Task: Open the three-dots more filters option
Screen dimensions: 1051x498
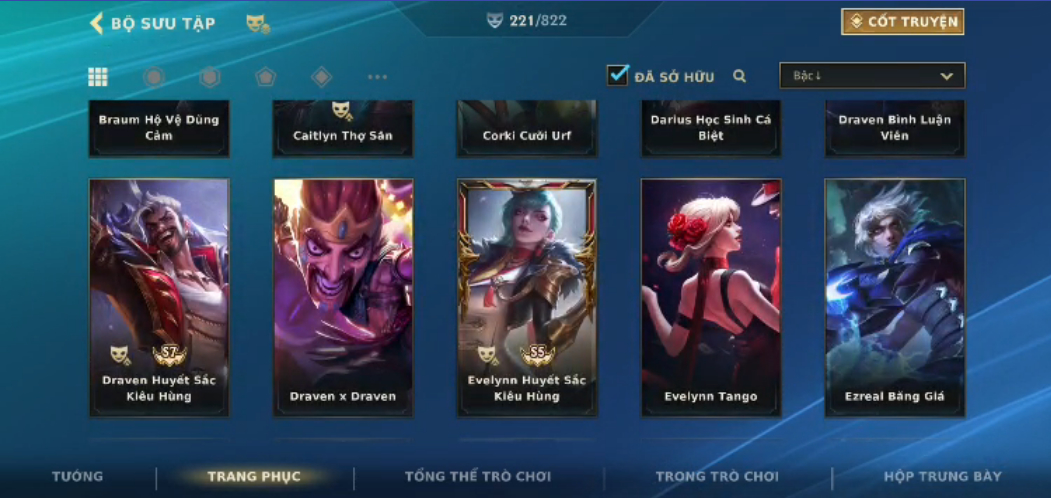Action: click(x=377, y=77)
